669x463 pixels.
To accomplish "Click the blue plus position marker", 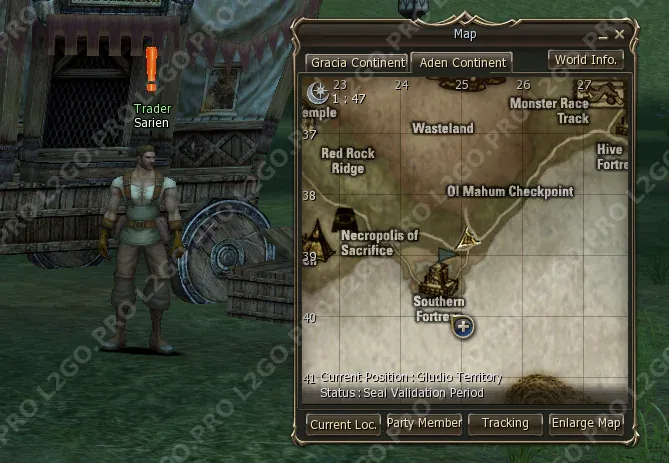I will [464, 326].
